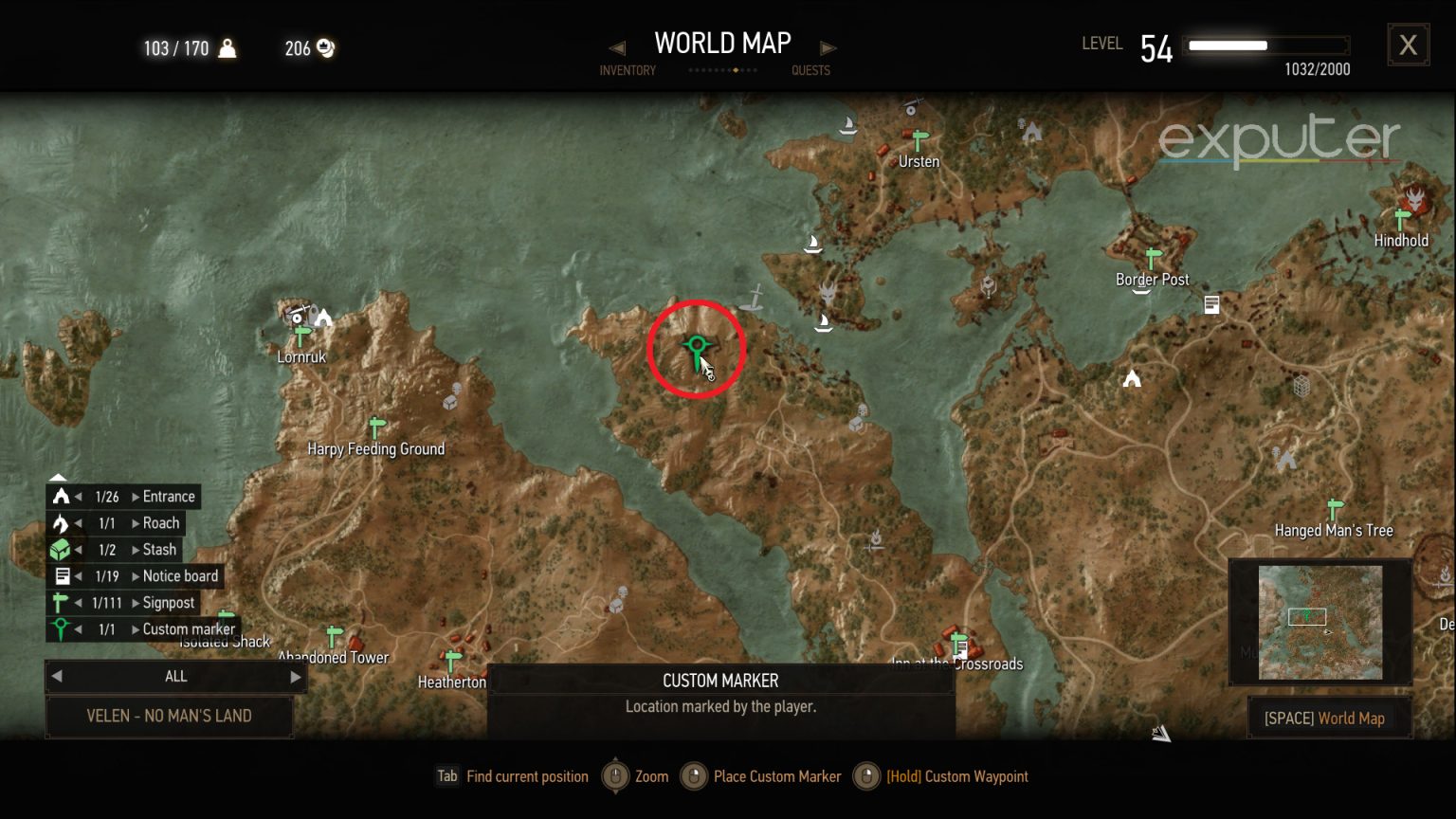Select the green custom marker in the red circle
Viewport: 1456px width, 819px height.
point(698,348)
